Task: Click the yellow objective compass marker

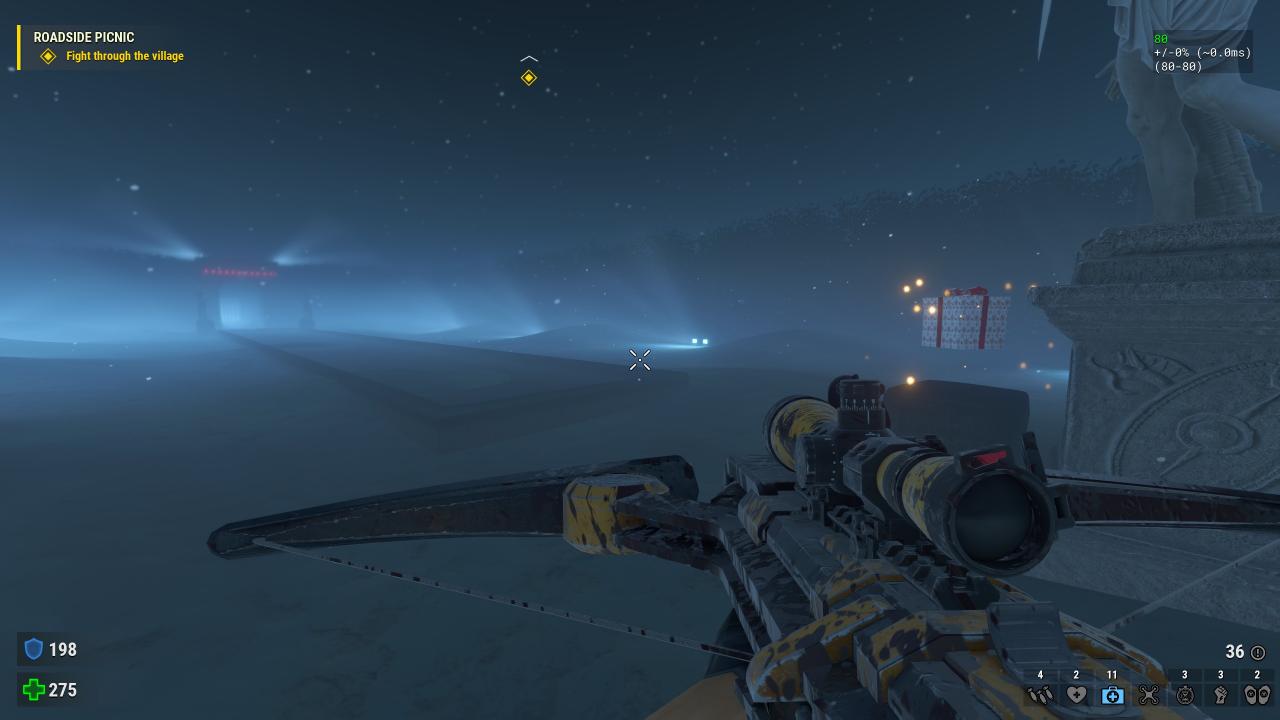Action: [529, 78]
